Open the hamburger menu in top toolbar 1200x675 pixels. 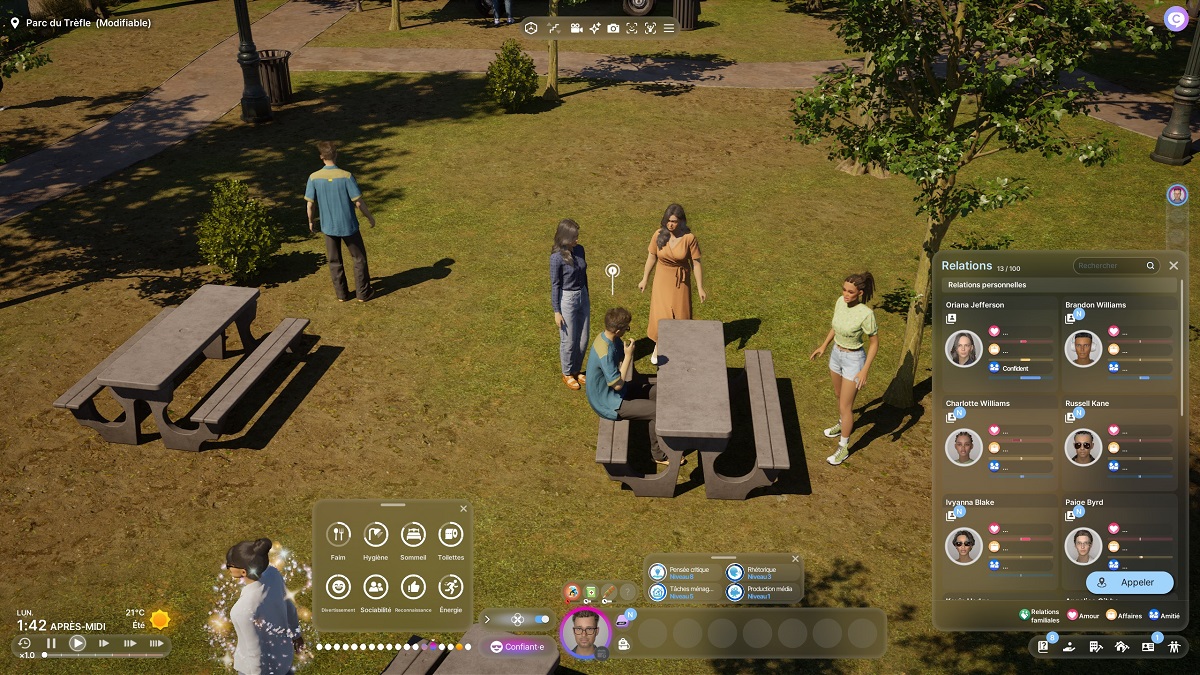coord(669,28)
